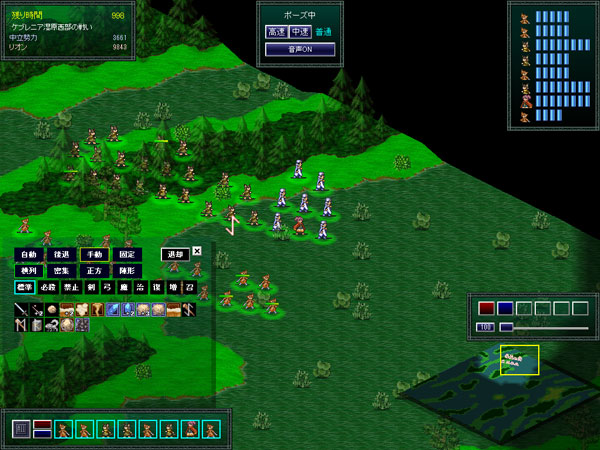
Task: Order a 退却 (retreat)
Action: [174, 255]
